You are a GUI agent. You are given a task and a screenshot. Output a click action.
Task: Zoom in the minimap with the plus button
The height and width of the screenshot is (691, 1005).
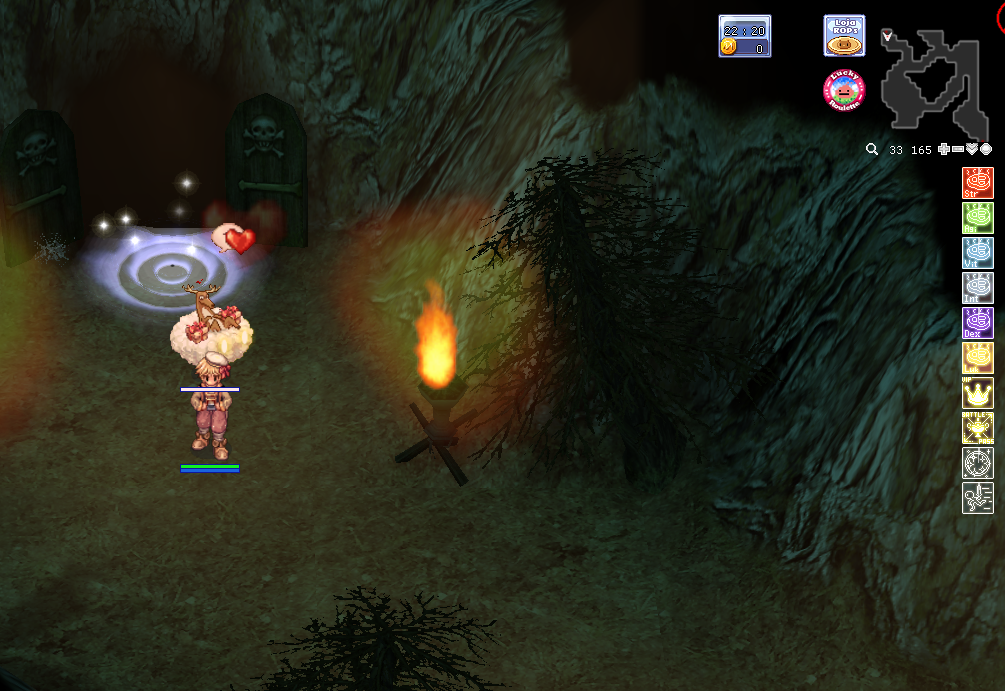944,149
